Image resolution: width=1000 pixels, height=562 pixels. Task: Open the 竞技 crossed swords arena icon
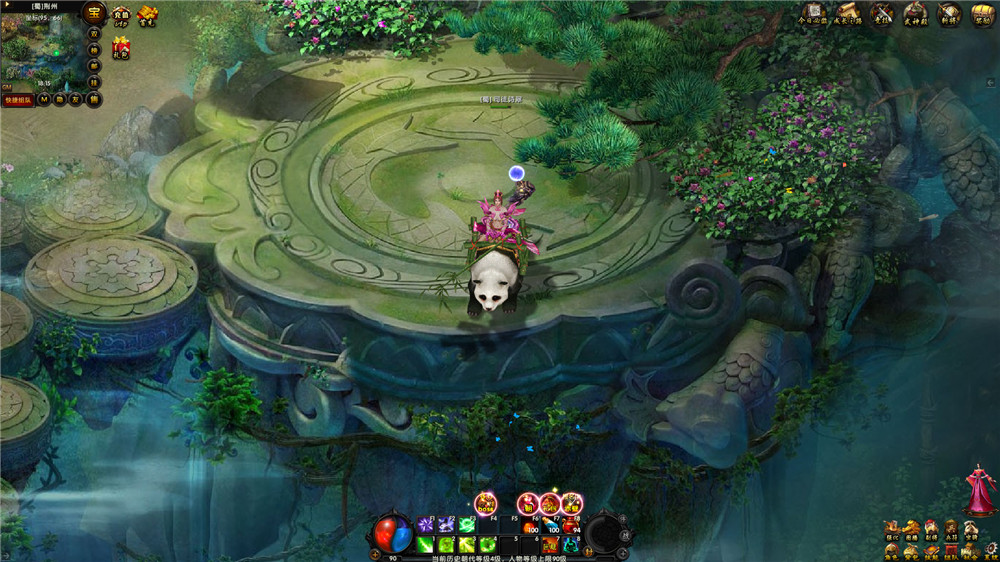[x=881, y=14]
